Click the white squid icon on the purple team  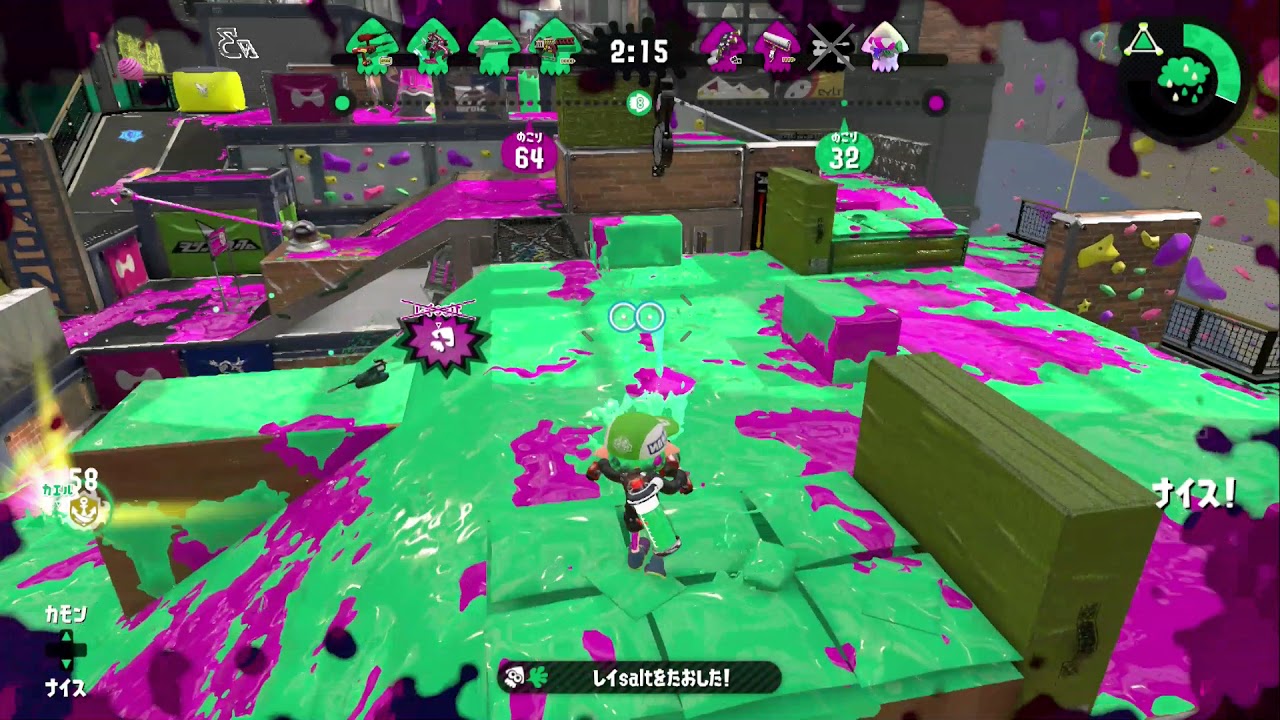tap(883, 46)
